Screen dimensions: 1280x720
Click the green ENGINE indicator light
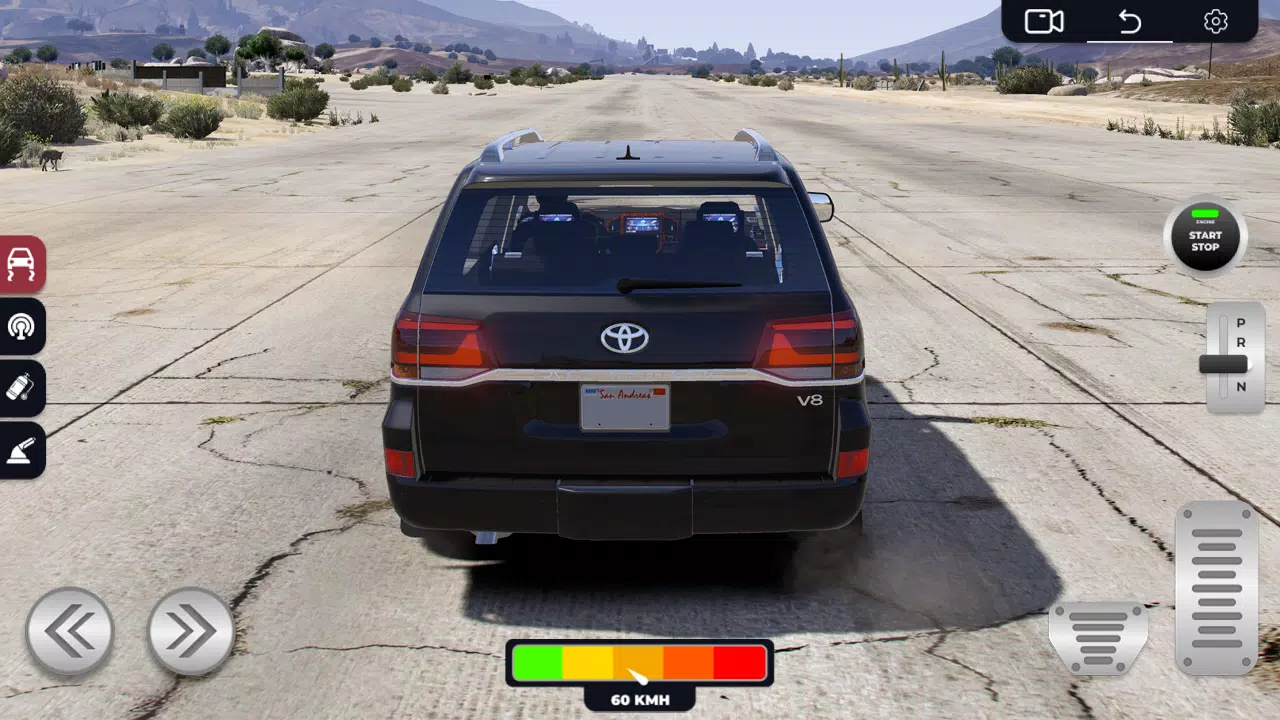point(1204,213)
